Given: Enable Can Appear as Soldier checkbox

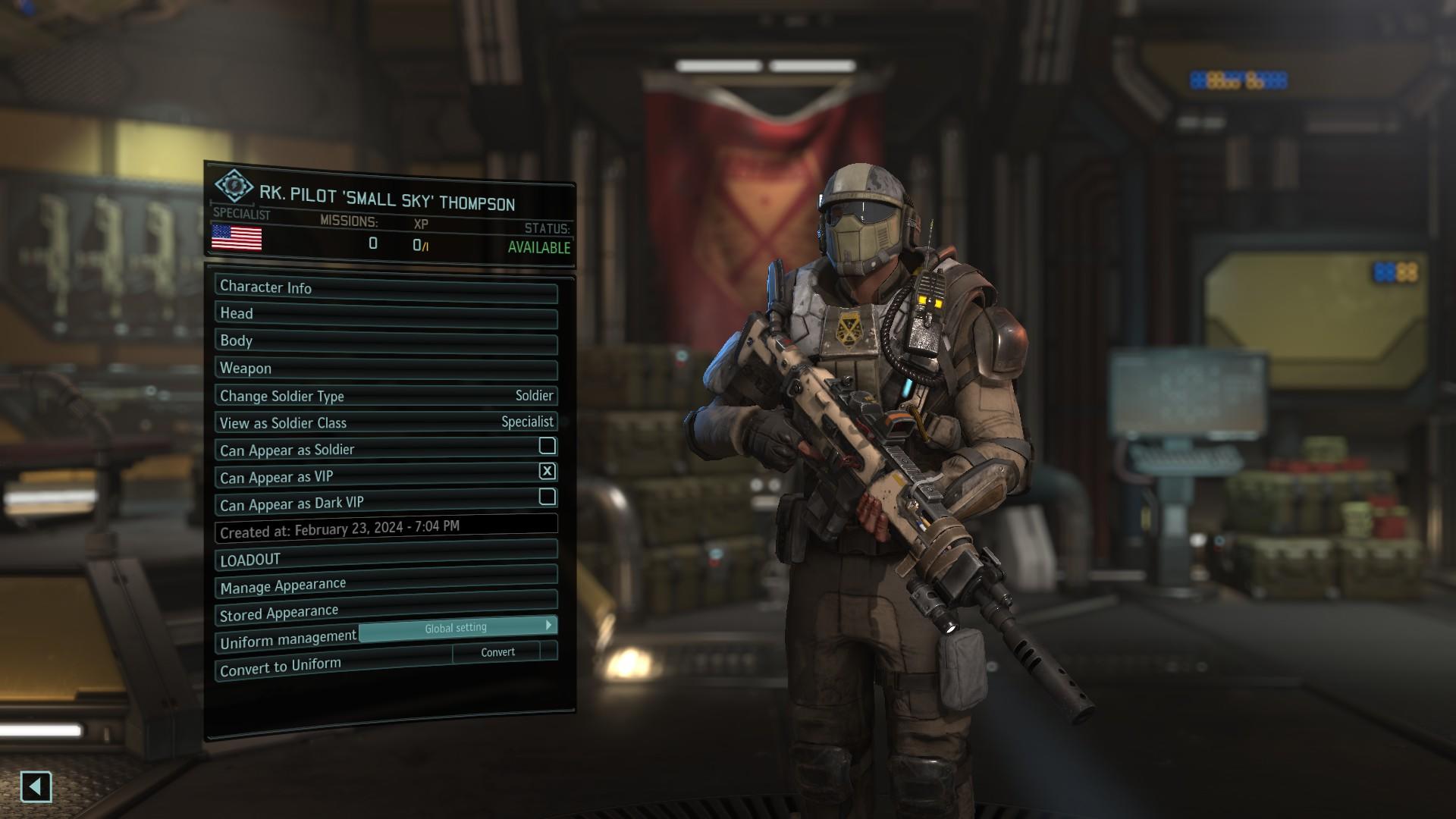Looking at the screenshot, I should pyautogui.click(x=547, y=446).
